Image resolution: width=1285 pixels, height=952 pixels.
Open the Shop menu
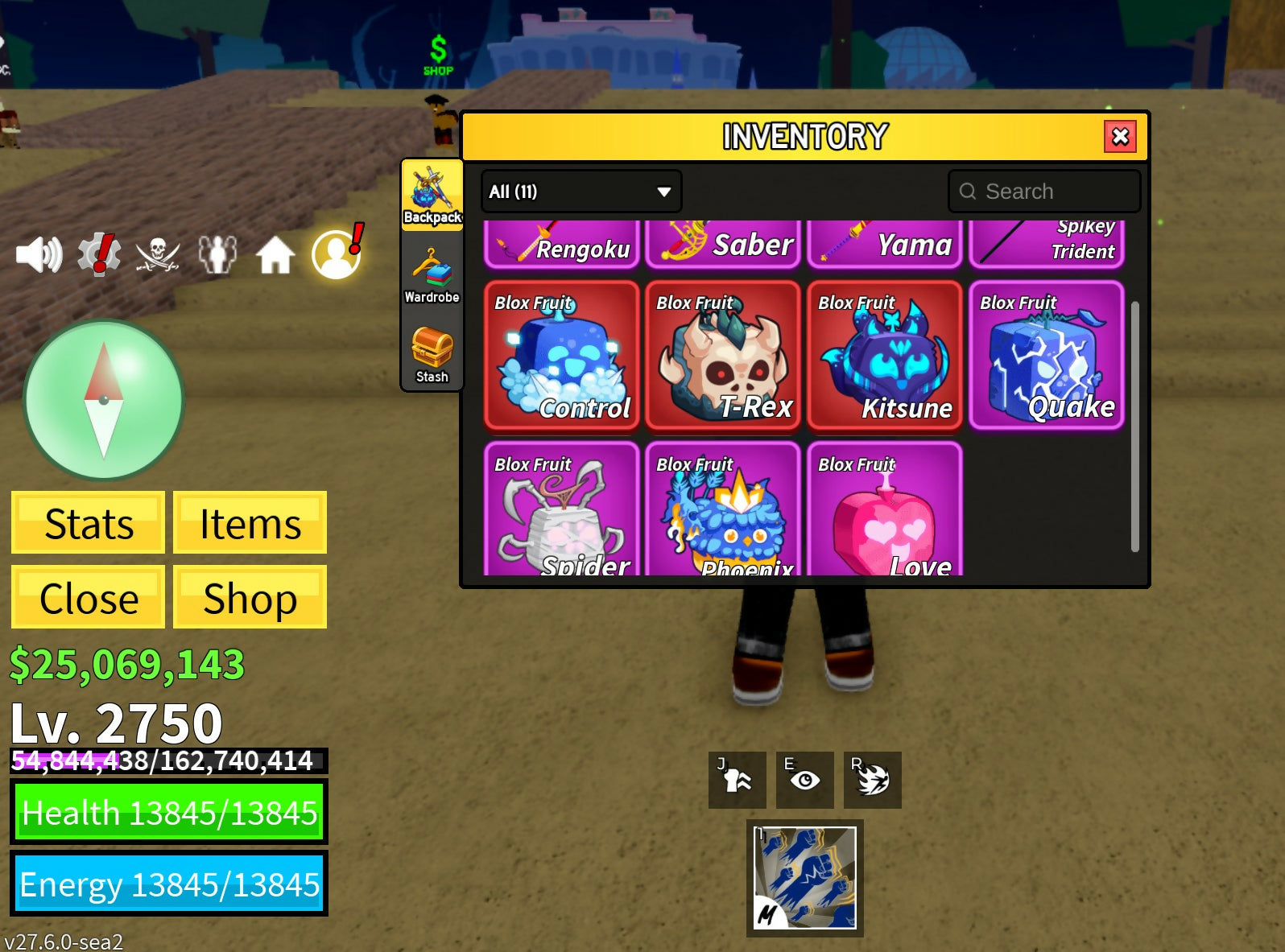pyautogui.click(x=250, y=597)
